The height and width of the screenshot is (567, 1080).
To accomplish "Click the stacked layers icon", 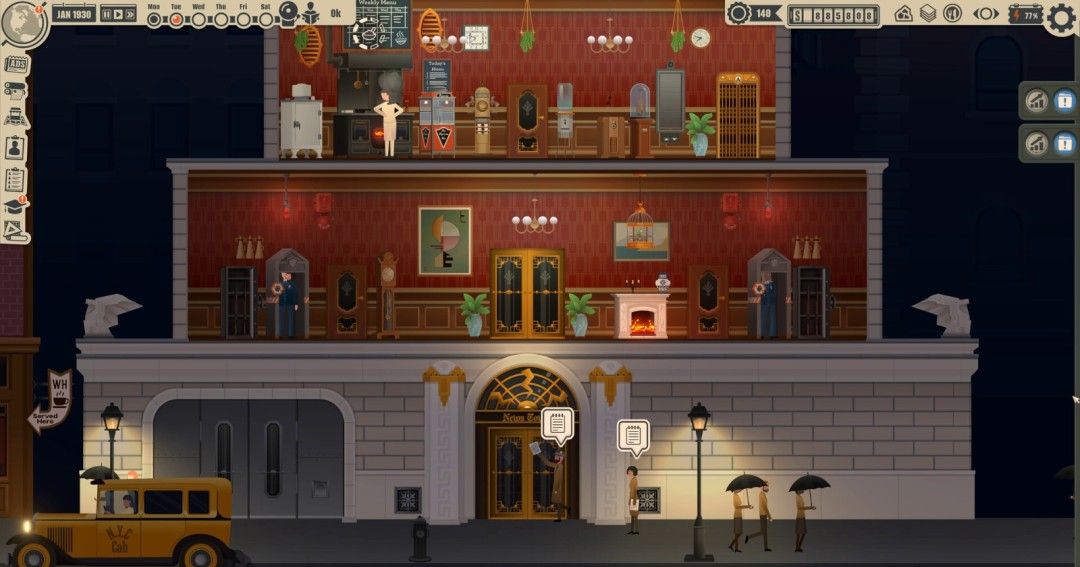I will 928,14.
